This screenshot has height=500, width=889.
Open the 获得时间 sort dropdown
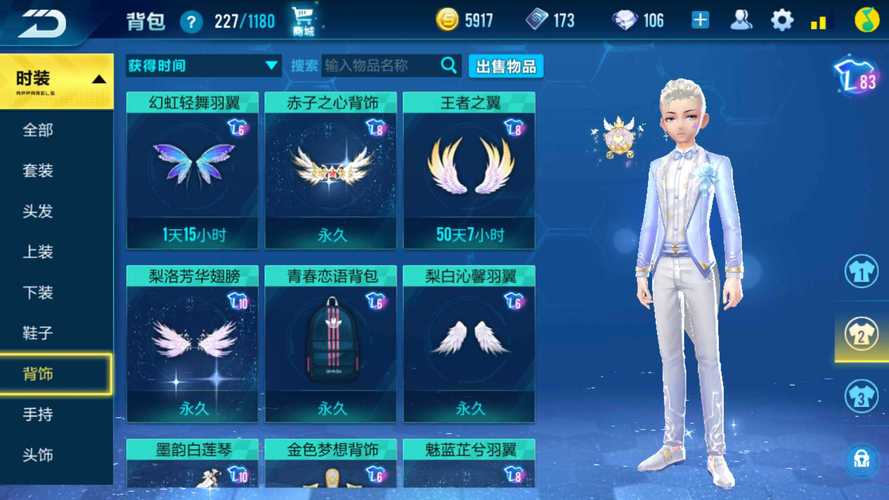click(203, 66)
